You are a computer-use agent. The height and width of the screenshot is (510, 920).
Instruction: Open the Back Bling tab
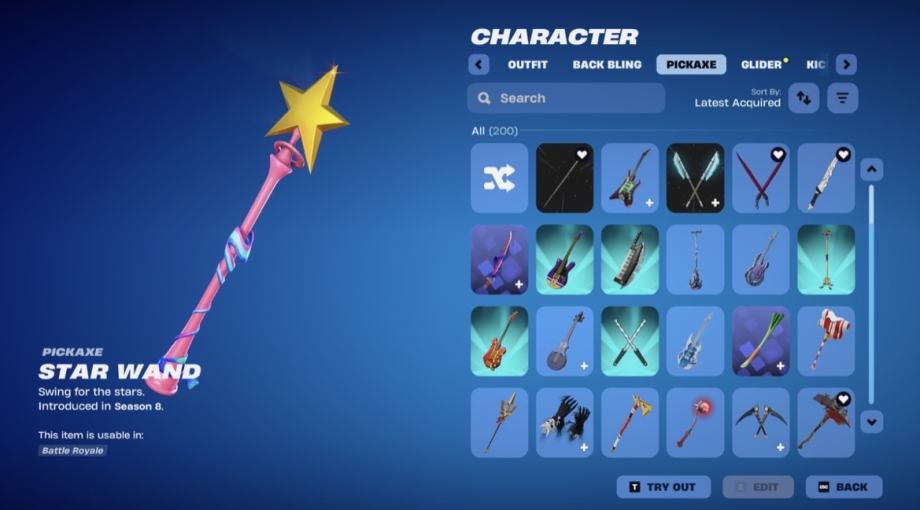click(x=607, y=65)
